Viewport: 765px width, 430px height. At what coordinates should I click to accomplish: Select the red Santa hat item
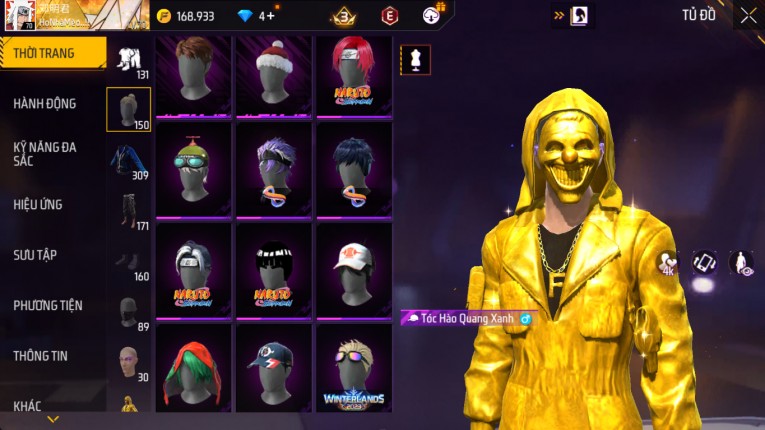click(x=274, y=75)
